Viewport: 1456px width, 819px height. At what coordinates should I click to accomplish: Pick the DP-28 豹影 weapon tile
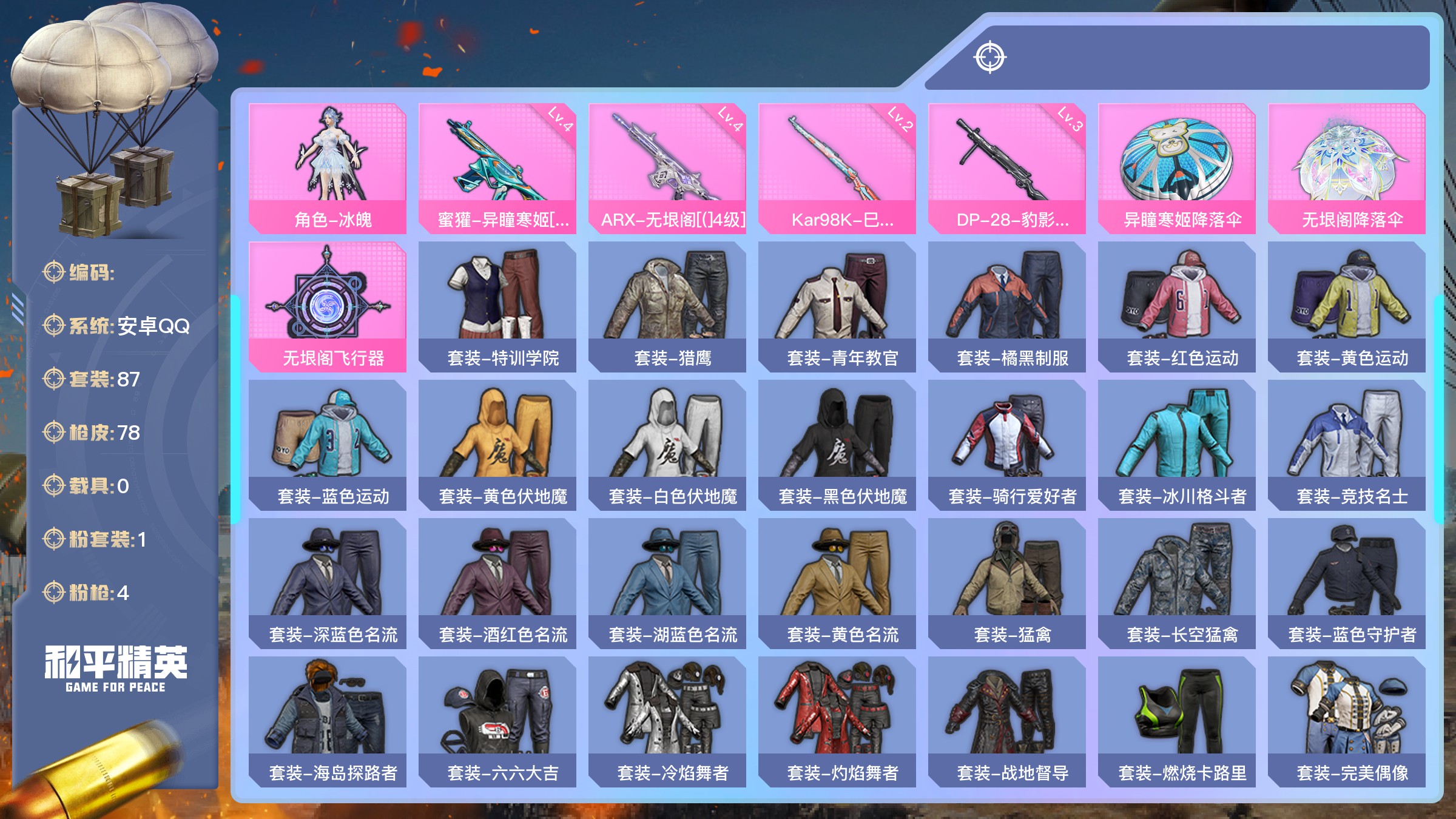[1007, 168]
